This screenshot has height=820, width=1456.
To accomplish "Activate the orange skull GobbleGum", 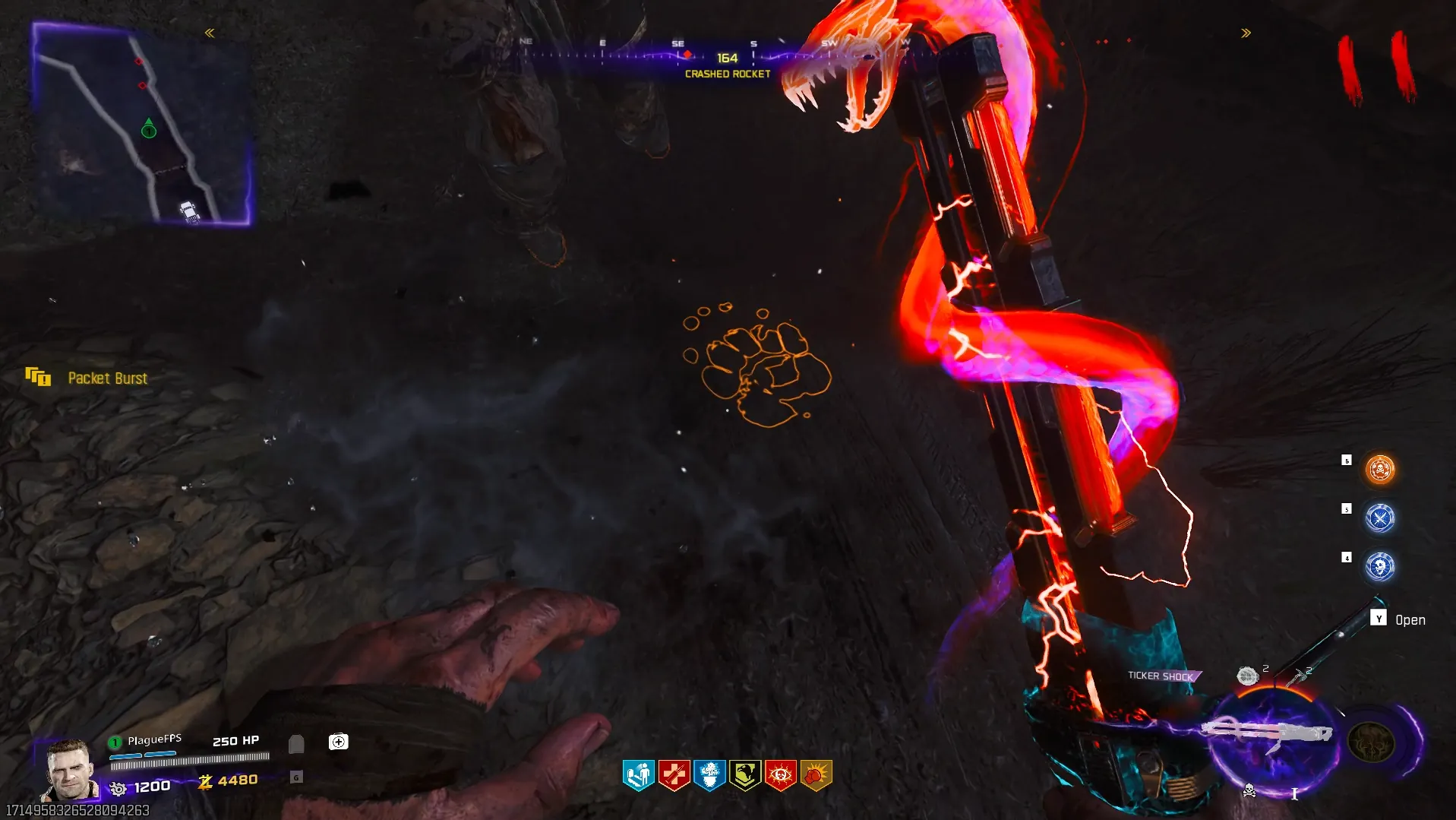I will 1379,470.
